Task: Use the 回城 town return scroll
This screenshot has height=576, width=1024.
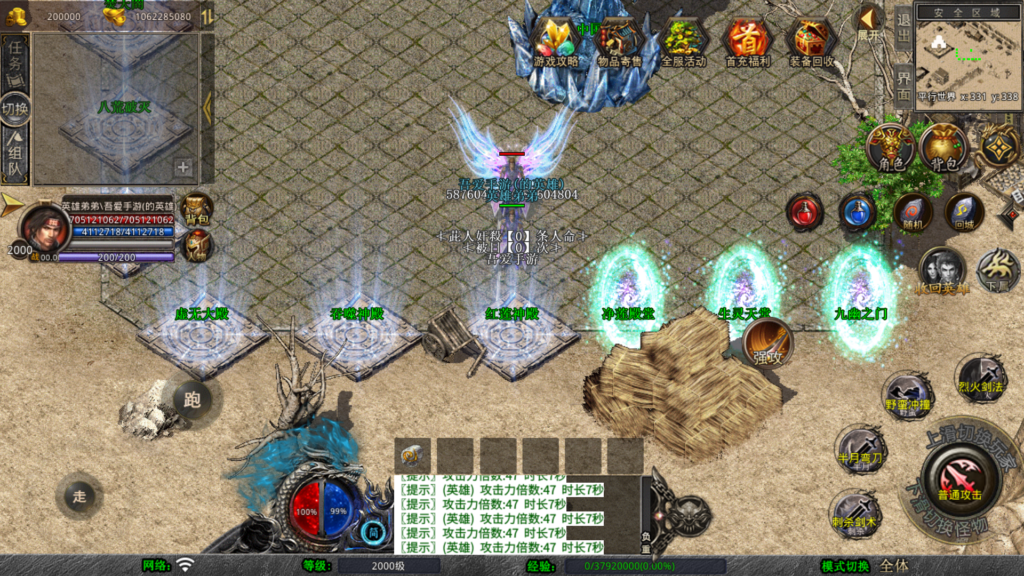Action: (x=964, y=212)
